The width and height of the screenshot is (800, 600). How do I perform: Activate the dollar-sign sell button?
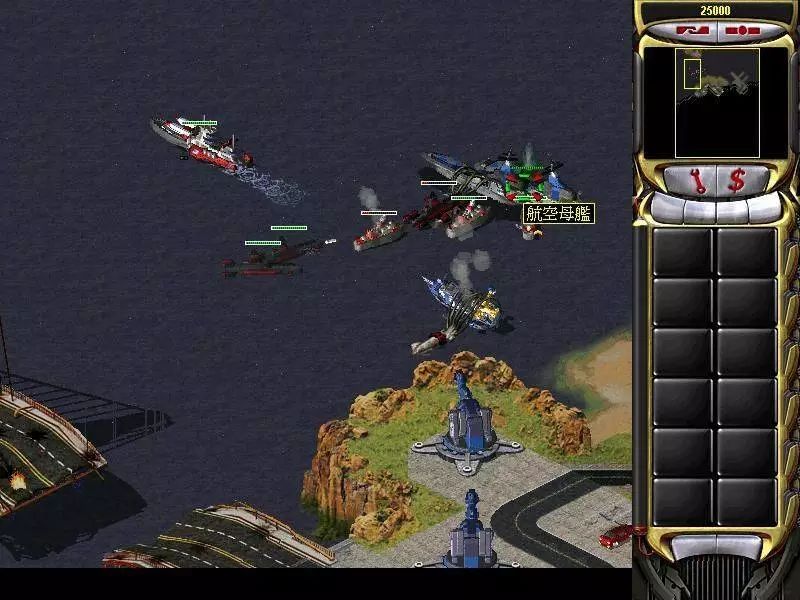click(737, 181)
